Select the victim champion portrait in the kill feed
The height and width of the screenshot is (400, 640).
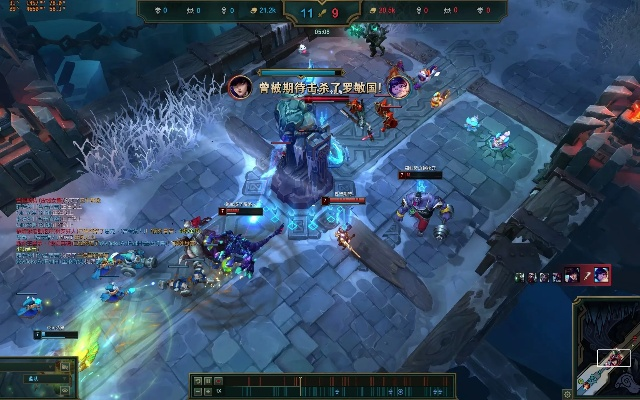(x=600, y=275)
